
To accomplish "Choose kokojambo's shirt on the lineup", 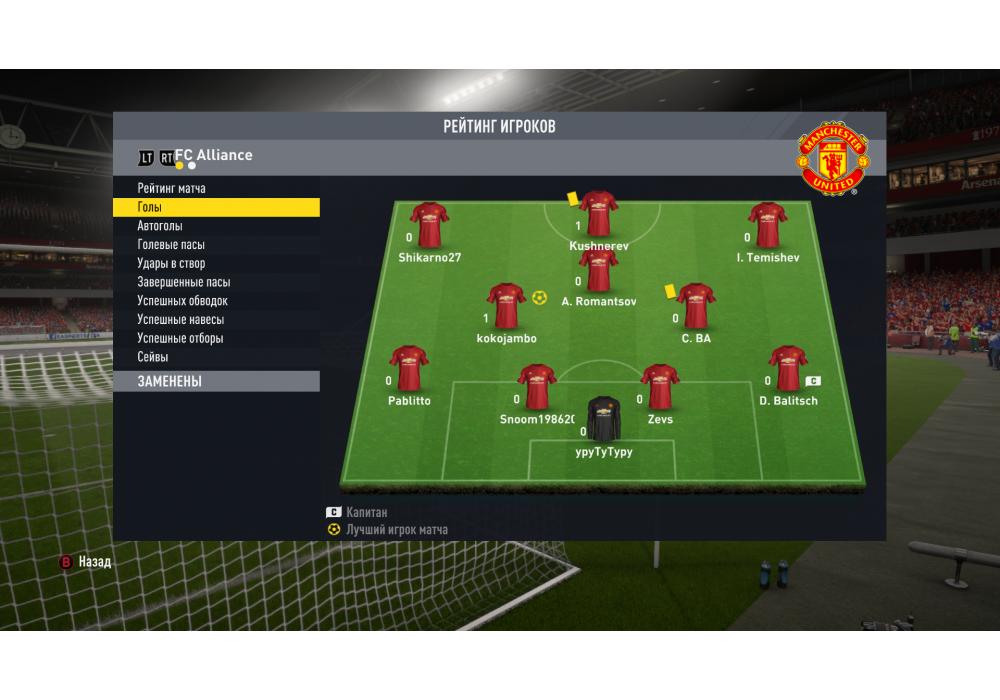I will pos(506,306).
